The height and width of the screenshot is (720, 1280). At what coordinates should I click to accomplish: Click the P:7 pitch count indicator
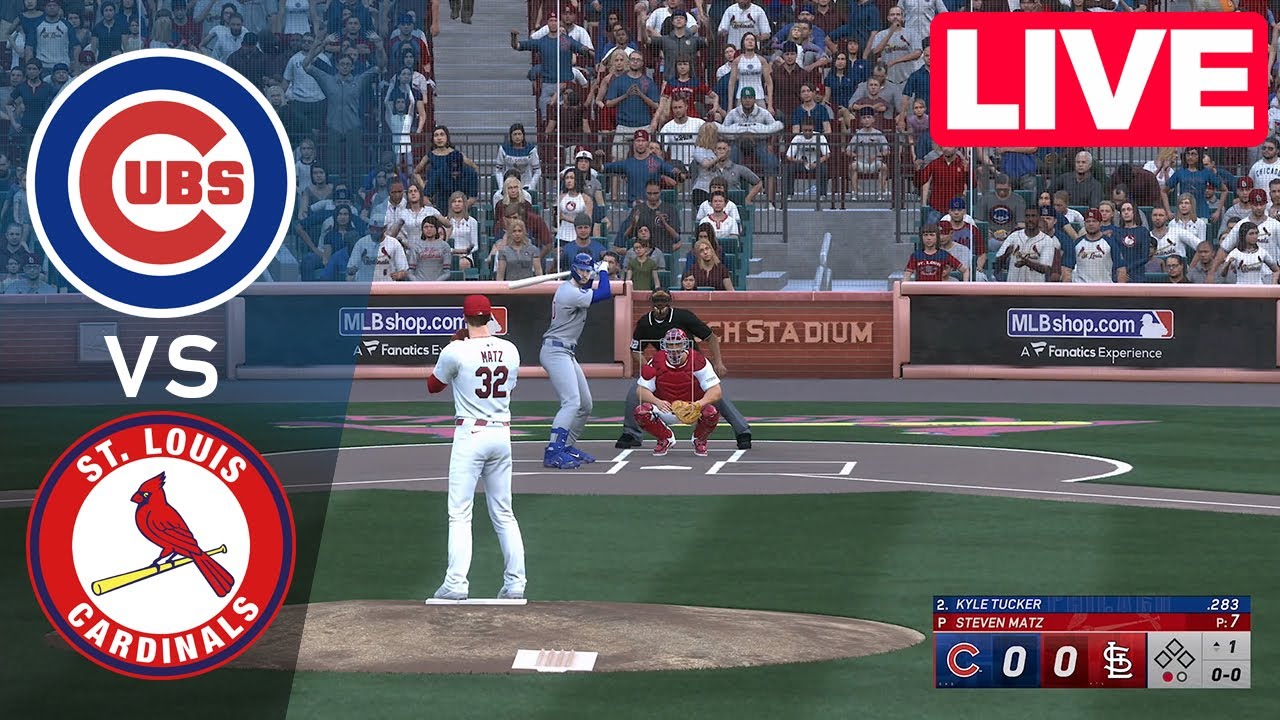tap(1228, 620)
